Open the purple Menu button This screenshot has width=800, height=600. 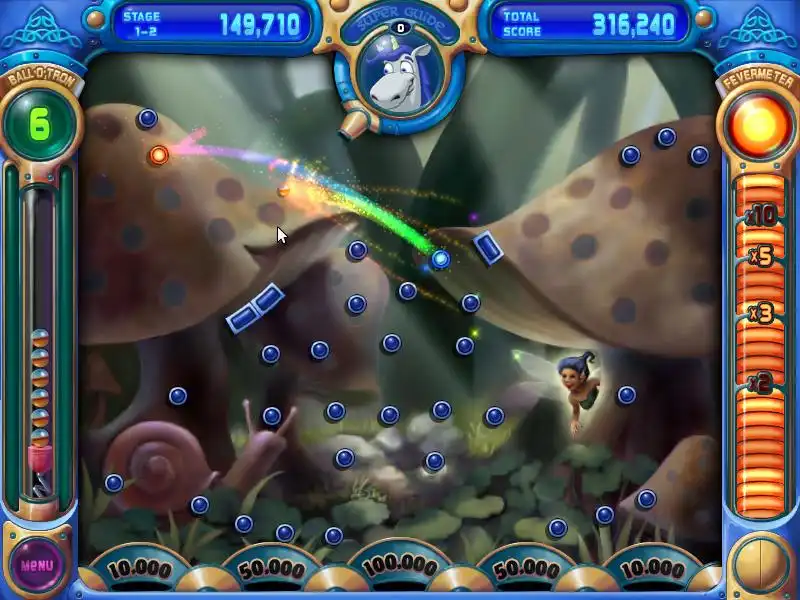point(37,565)
